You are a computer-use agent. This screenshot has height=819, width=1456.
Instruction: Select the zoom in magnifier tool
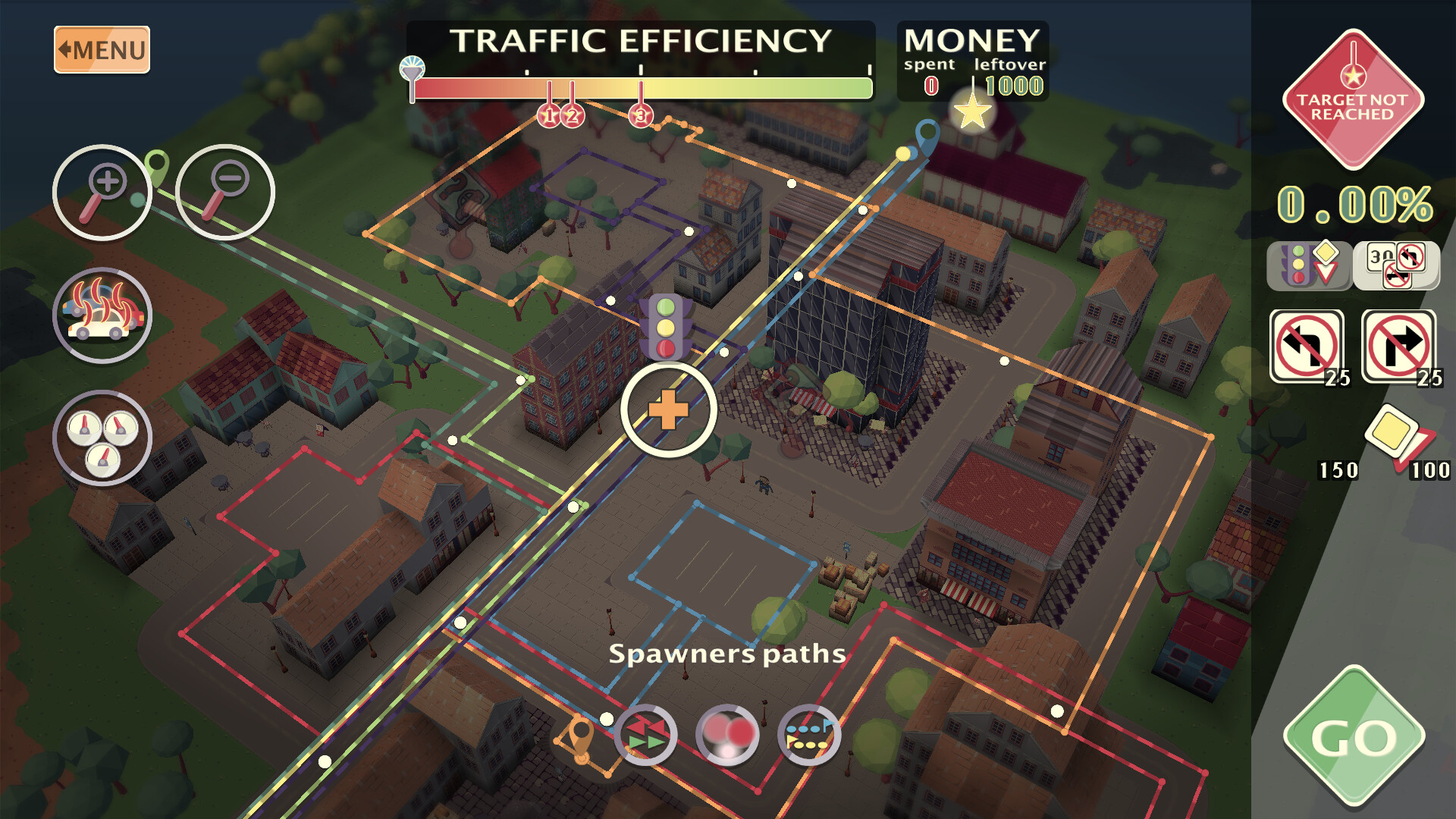(104, 192)
